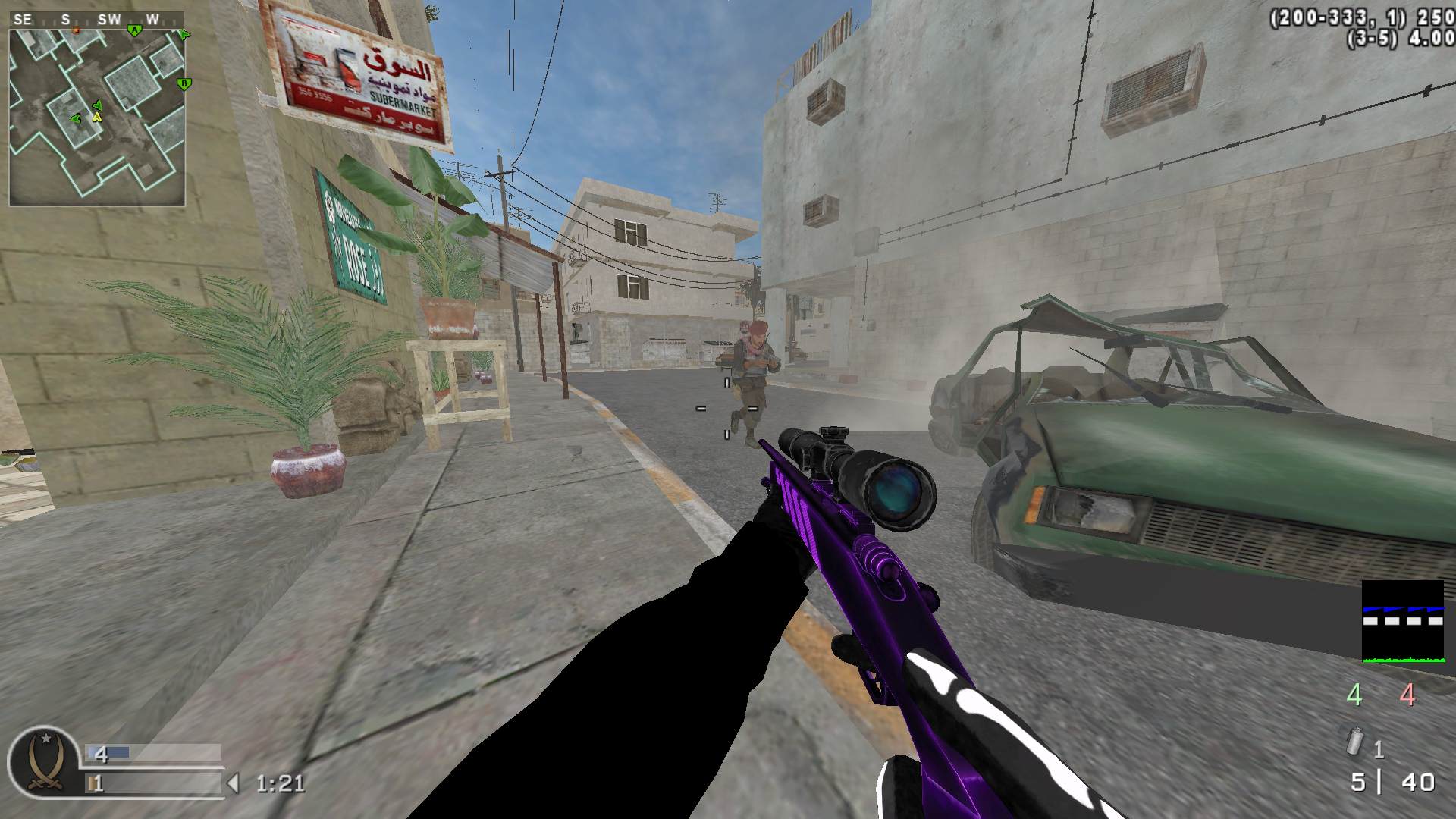This screenshot has height=819, width=1456.
Task: Select bomb site B marker on minimap
Action: (184, 83)
